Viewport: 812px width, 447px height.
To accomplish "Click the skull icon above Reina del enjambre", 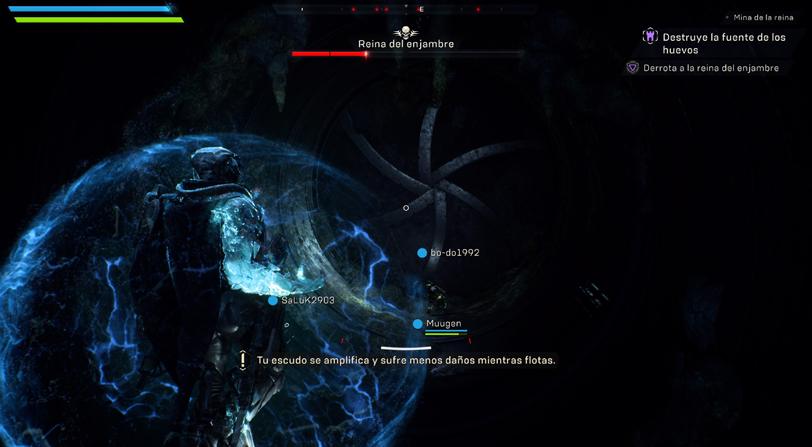I will tap(405, 33).
